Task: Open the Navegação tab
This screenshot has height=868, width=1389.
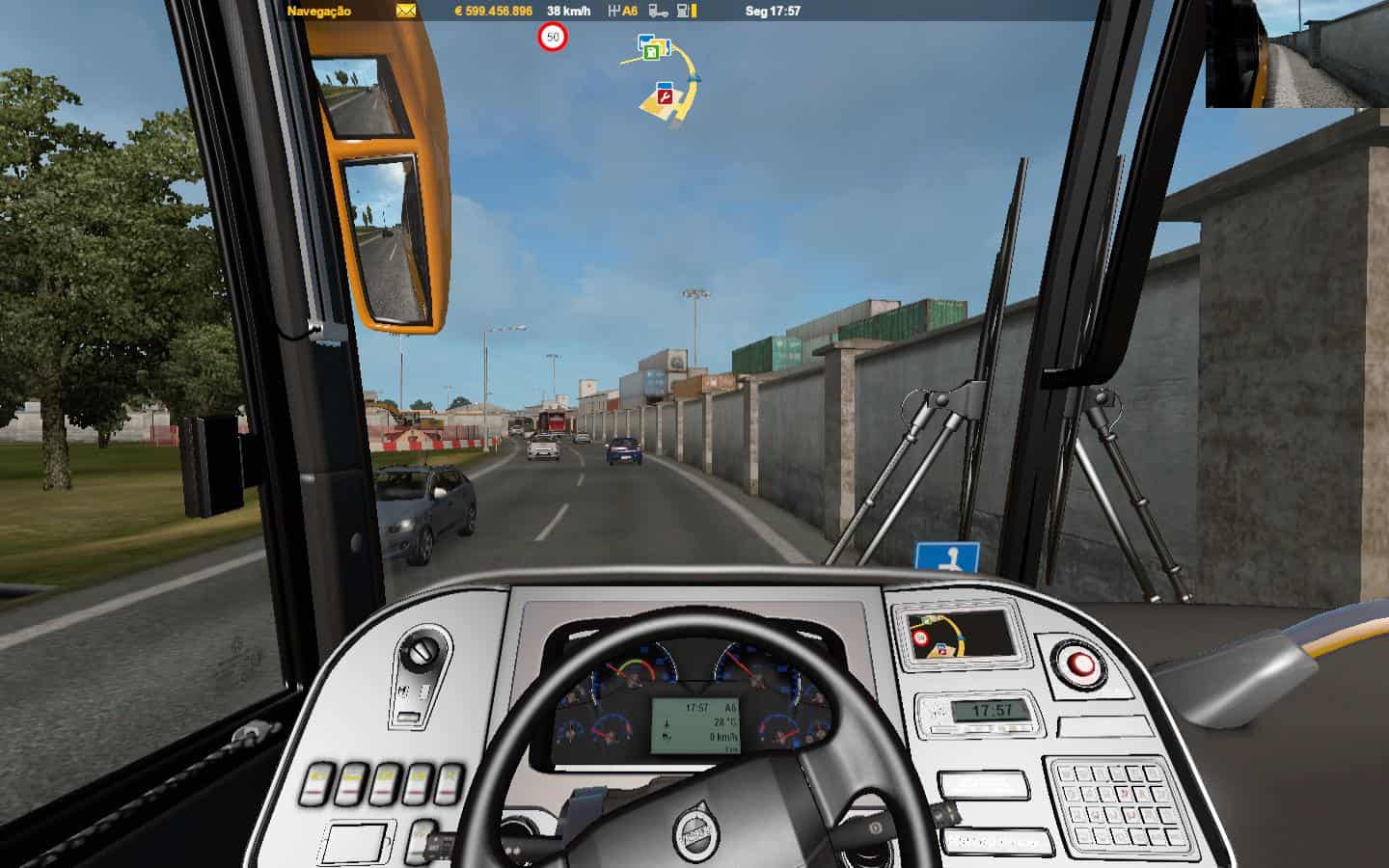Action: click(x=319, y=12)
